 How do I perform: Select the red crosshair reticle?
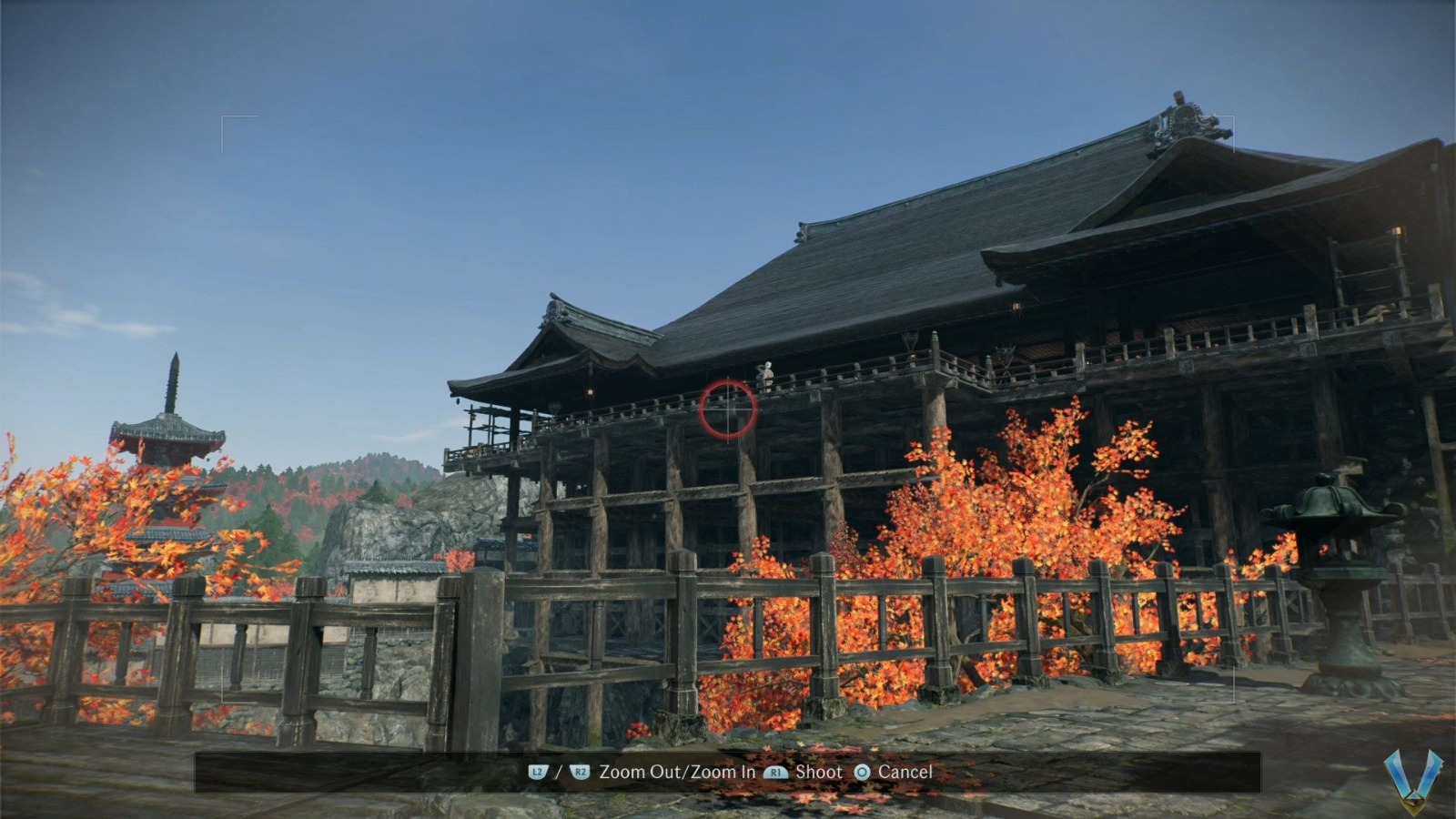pyautogui.click(x=726, y=410)
